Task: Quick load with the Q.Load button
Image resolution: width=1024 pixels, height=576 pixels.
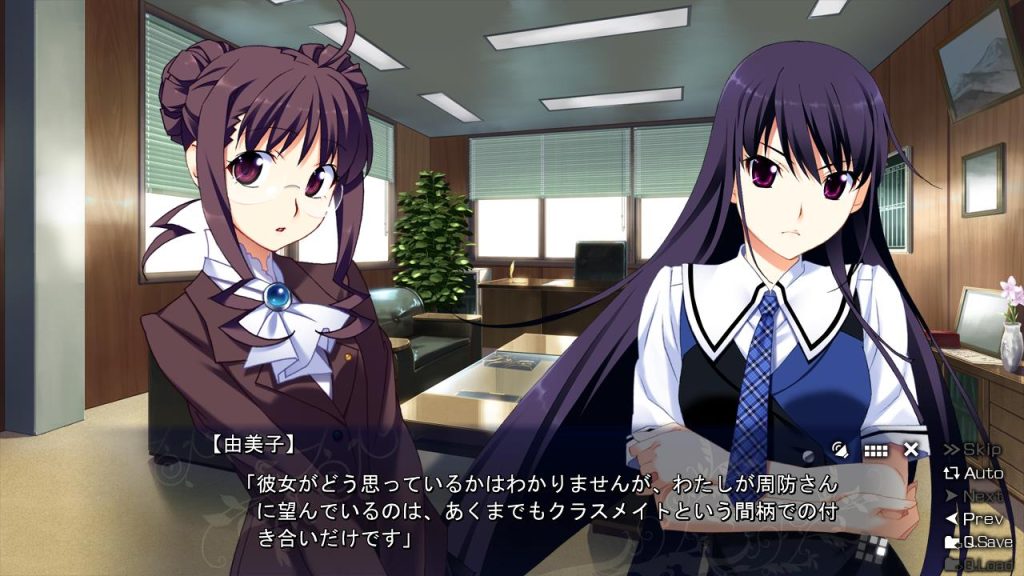Action: click(979, 565)
